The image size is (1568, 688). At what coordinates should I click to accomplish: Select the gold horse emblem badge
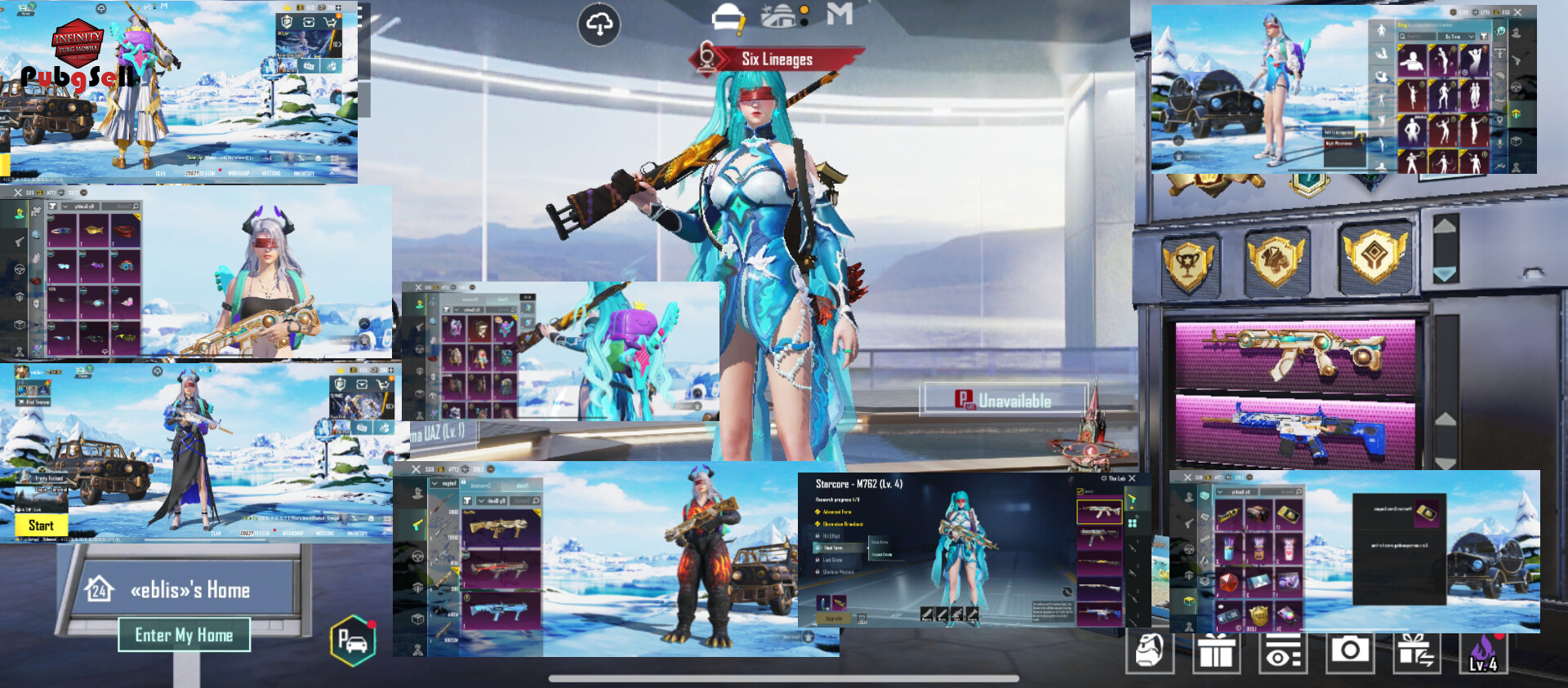coord(1276,260)
